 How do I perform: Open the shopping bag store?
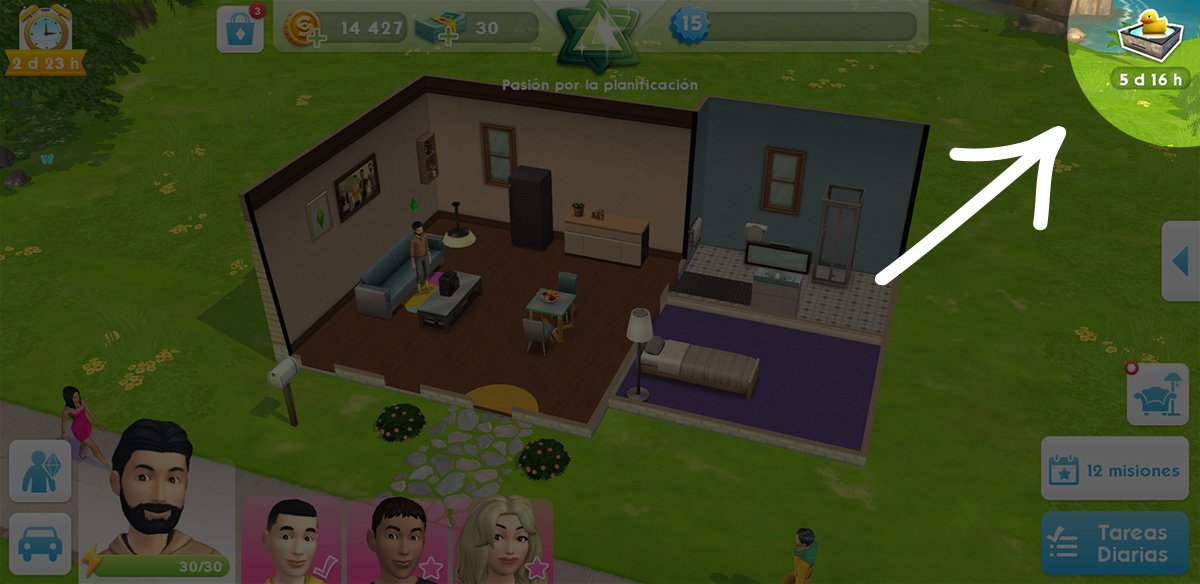point(239,29)
